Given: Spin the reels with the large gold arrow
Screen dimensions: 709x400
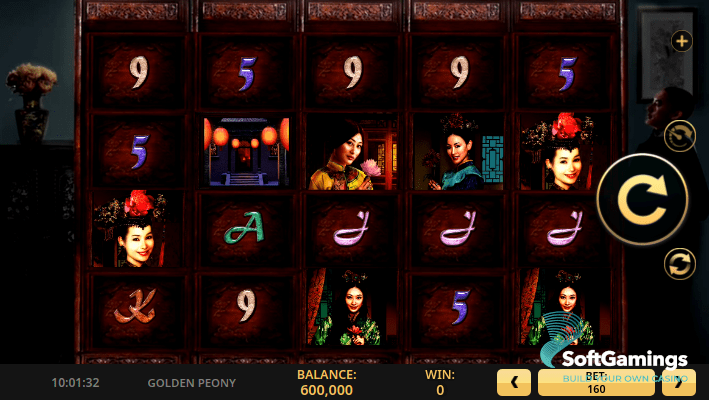Looking at the screenshot, I should 642,200.
